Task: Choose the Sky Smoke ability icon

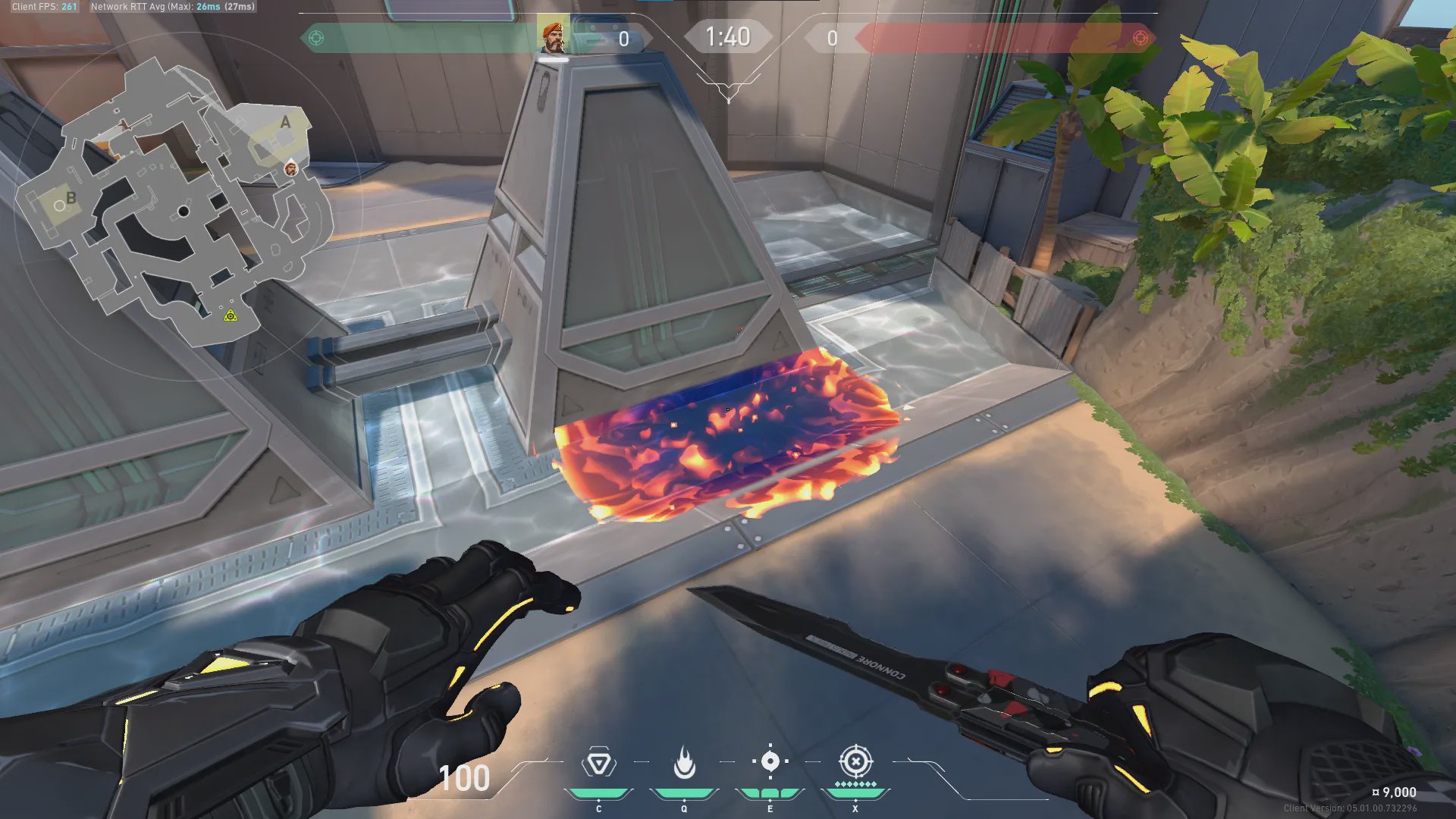Action: (770, 761)
